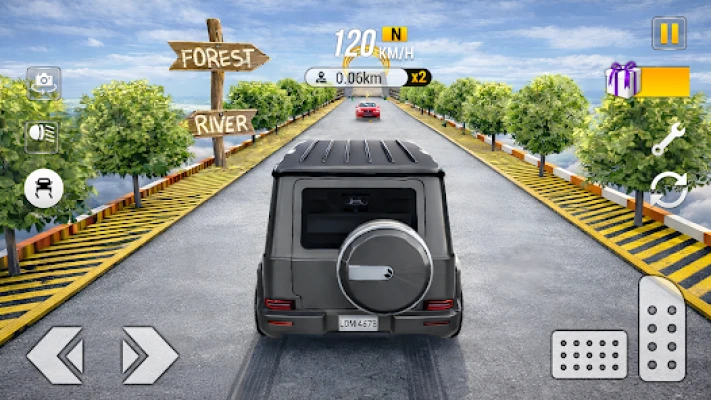Screen dimensions: 711x400
Task: Steer right with the right arrow
Action: click(149, 355)
